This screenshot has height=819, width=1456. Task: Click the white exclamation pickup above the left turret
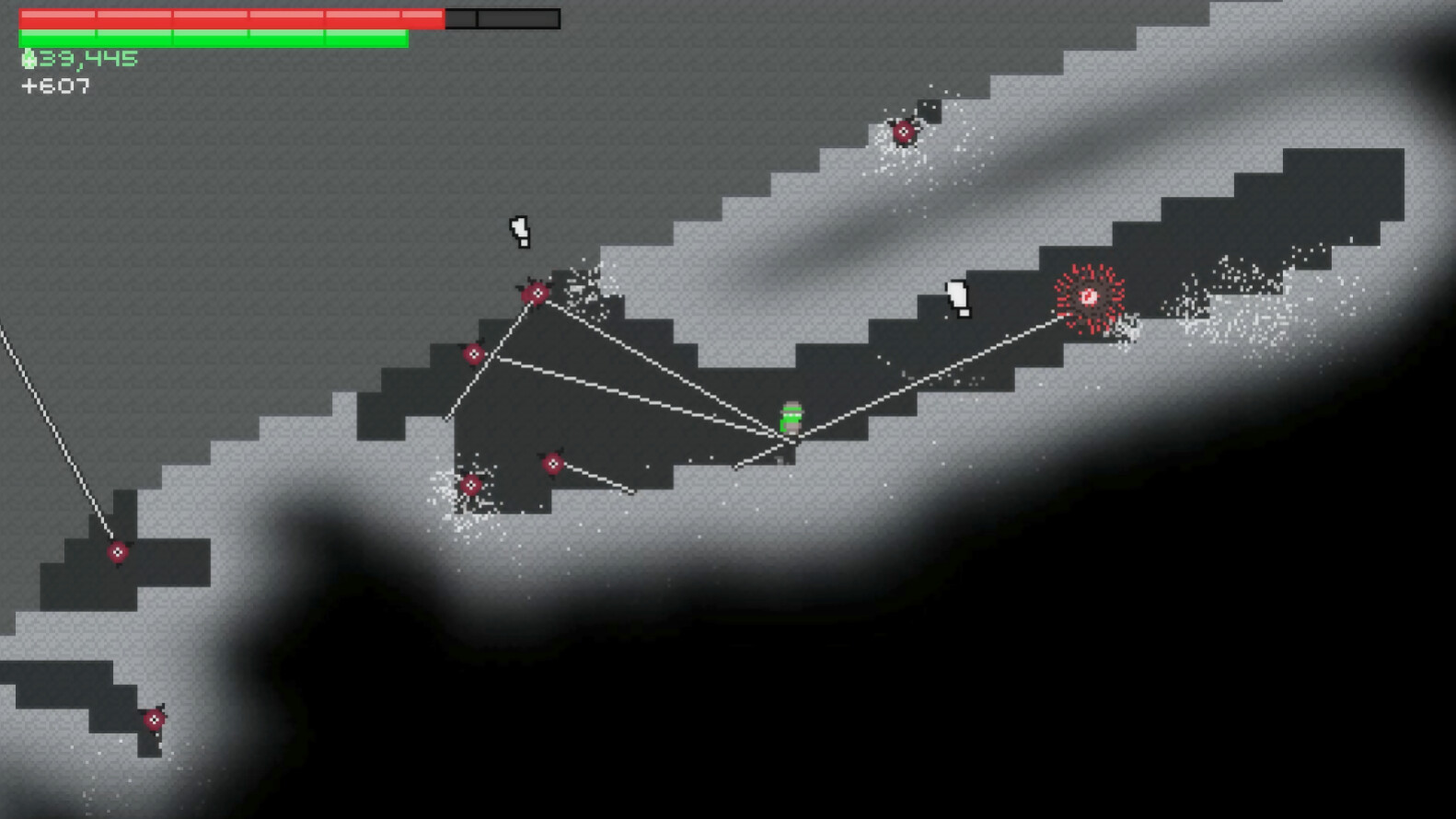point(519,232)
